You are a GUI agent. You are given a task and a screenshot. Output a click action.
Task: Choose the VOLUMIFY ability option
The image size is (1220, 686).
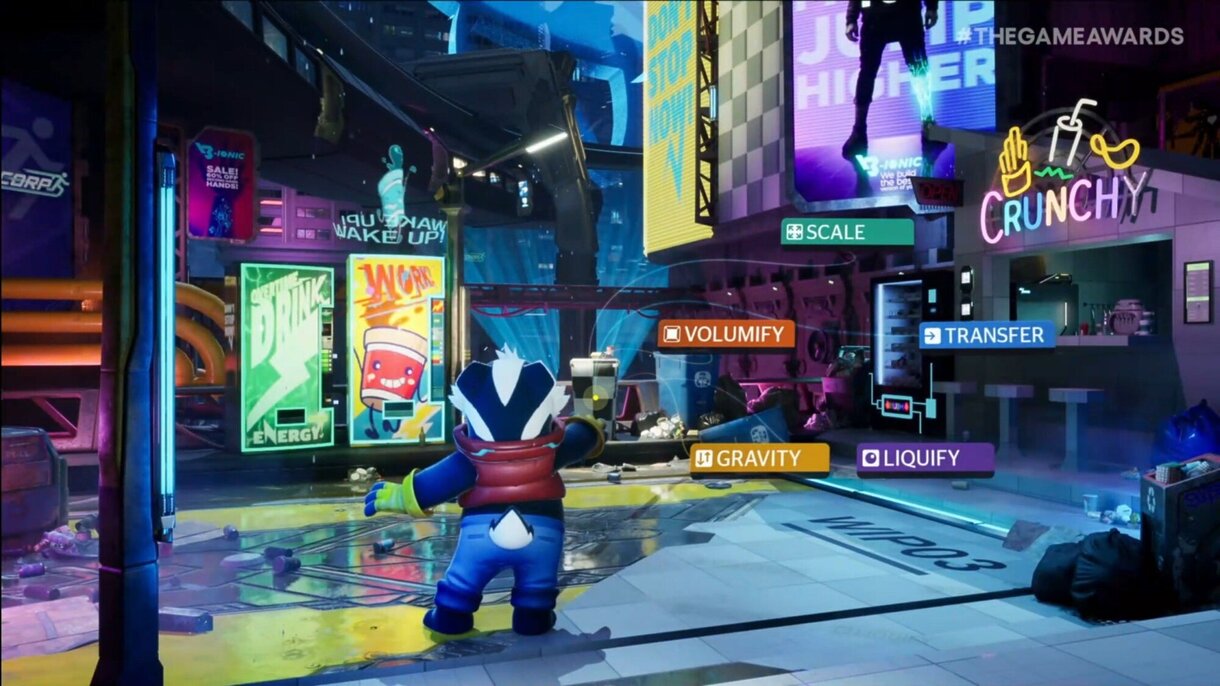(726, 334)
